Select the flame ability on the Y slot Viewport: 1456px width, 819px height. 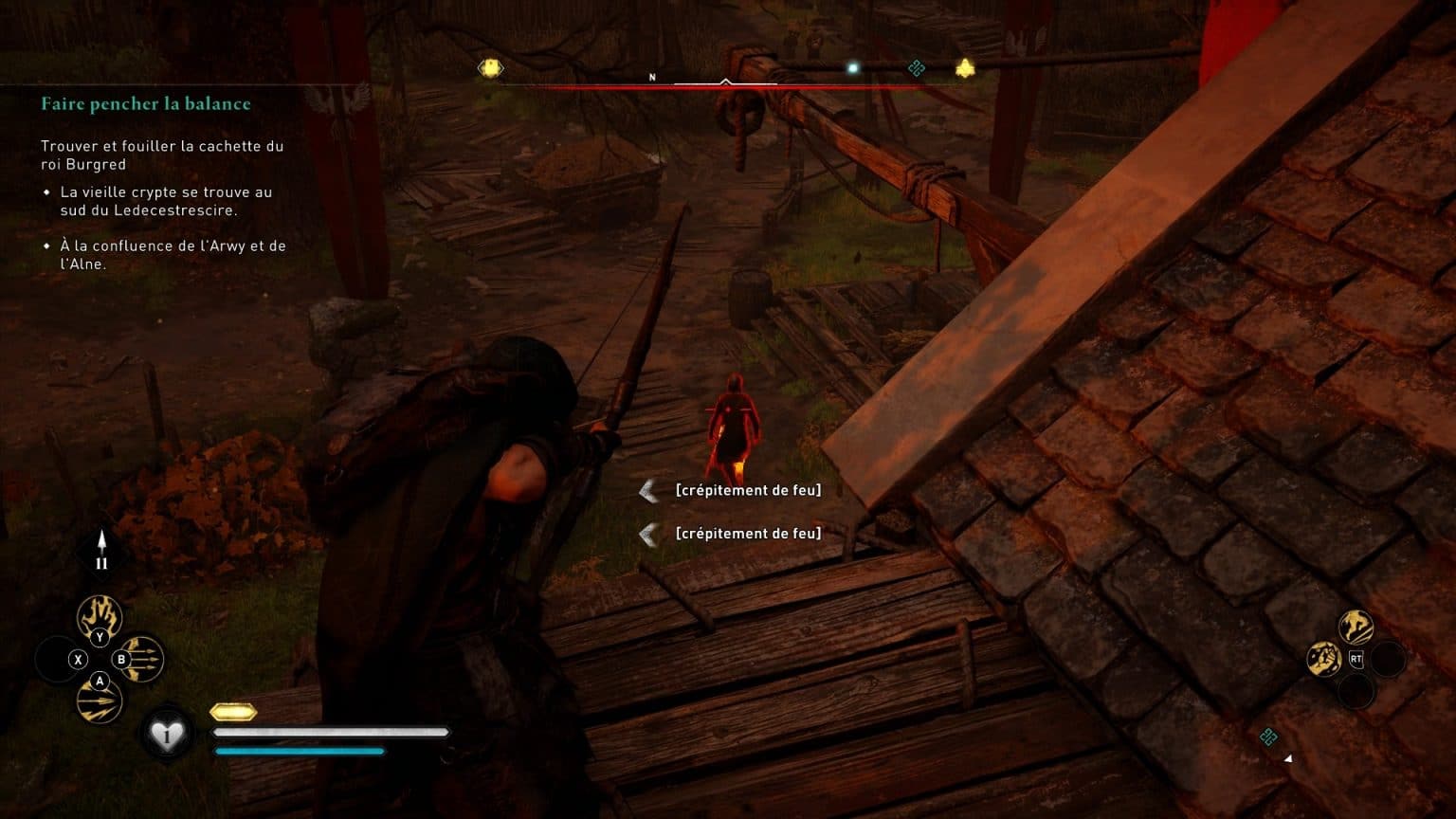pyautogui.click(x=100, y=616)
